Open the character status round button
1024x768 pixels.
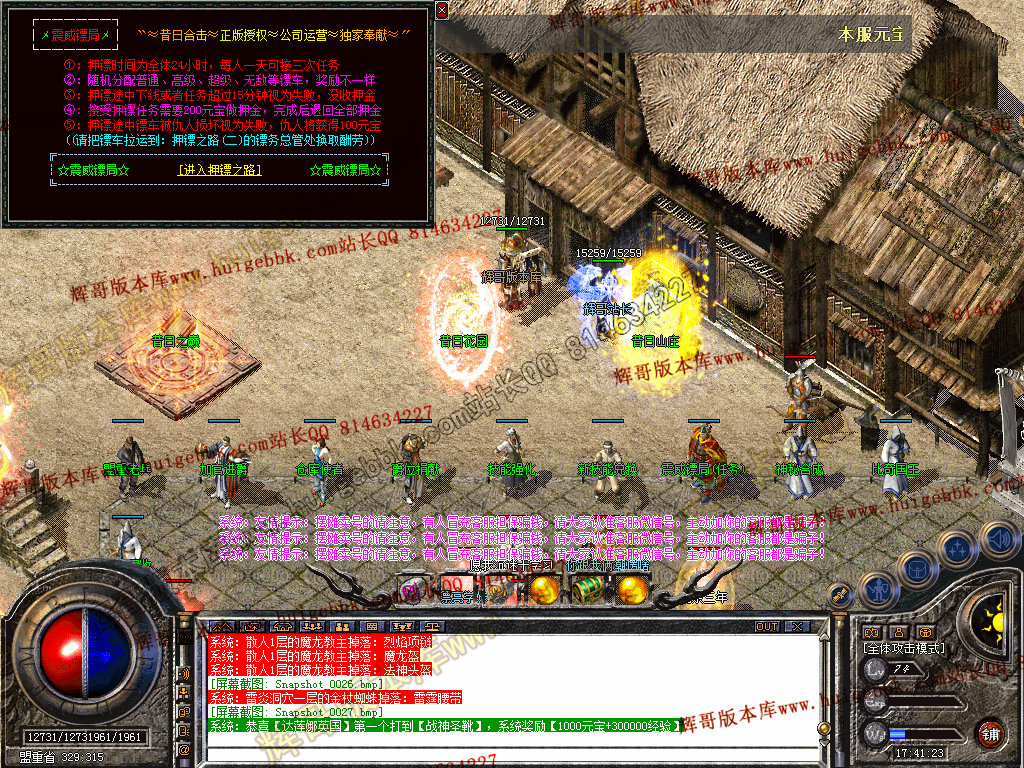tap(878, 589)
